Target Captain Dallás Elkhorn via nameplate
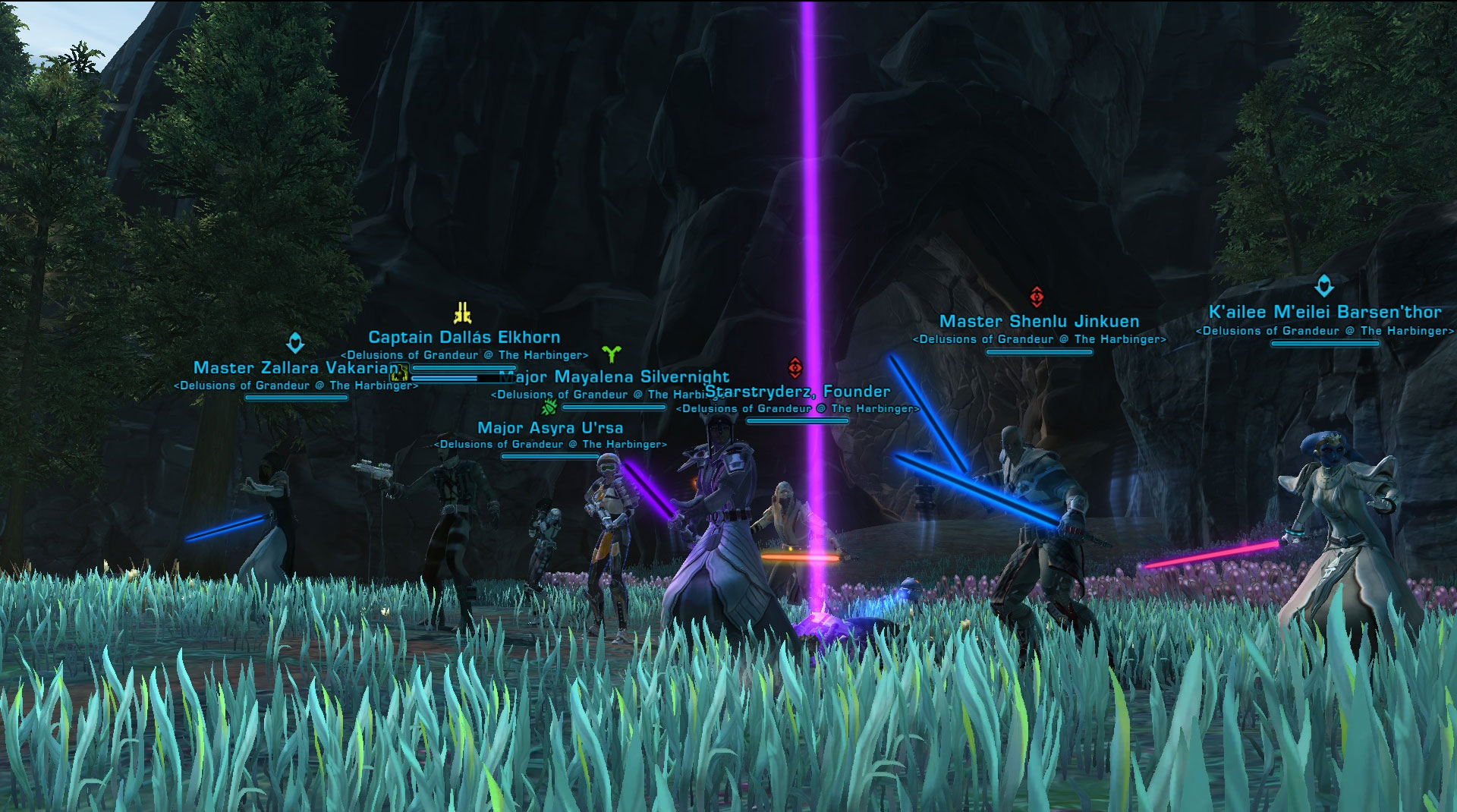The height and width of the screenshot is (812, 1457). (464, 338)
